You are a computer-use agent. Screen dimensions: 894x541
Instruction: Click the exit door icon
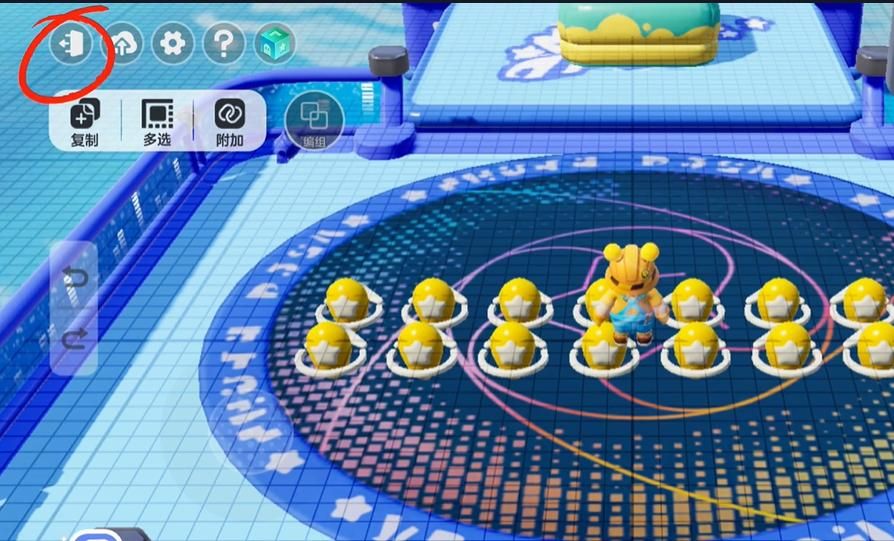pyautogui.click(x=71, y=43)
